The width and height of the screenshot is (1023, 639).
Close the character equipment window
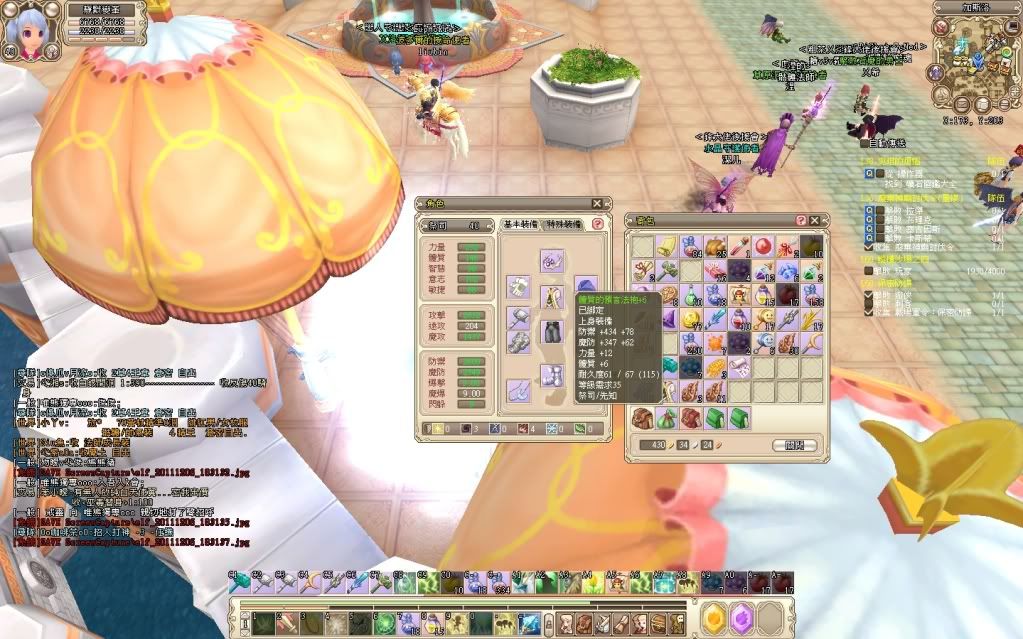[597, 203]
